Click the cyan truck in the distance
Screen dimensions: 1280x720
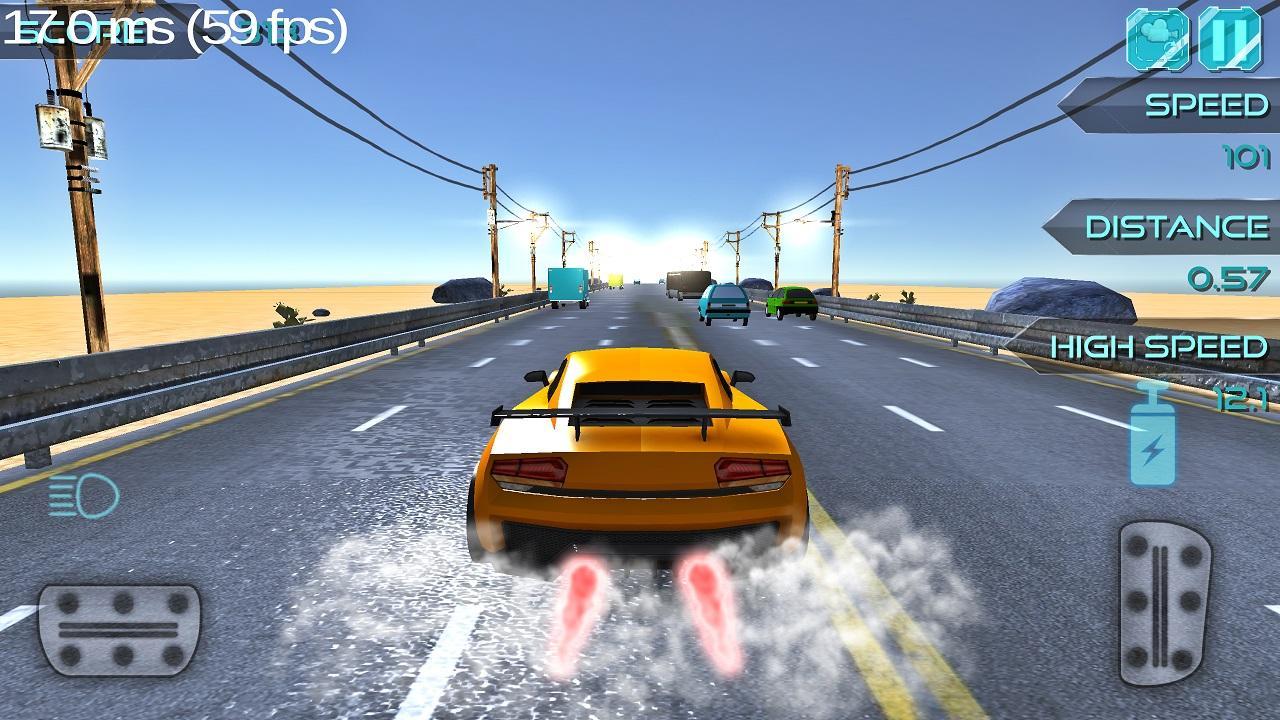tap(565, 284)
